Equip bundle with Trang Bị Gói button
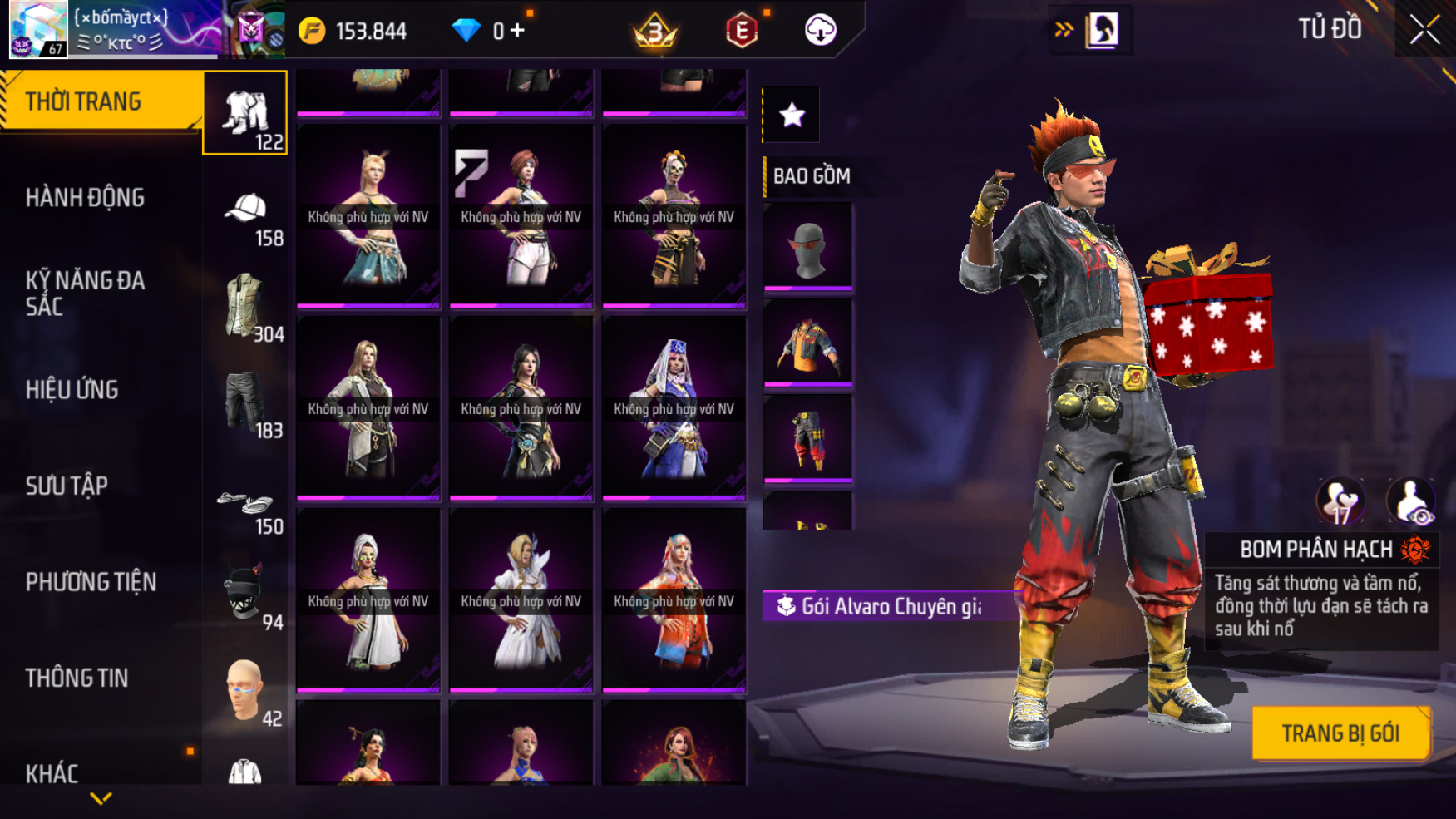 pyautogui.click(x=1340, y=733)
